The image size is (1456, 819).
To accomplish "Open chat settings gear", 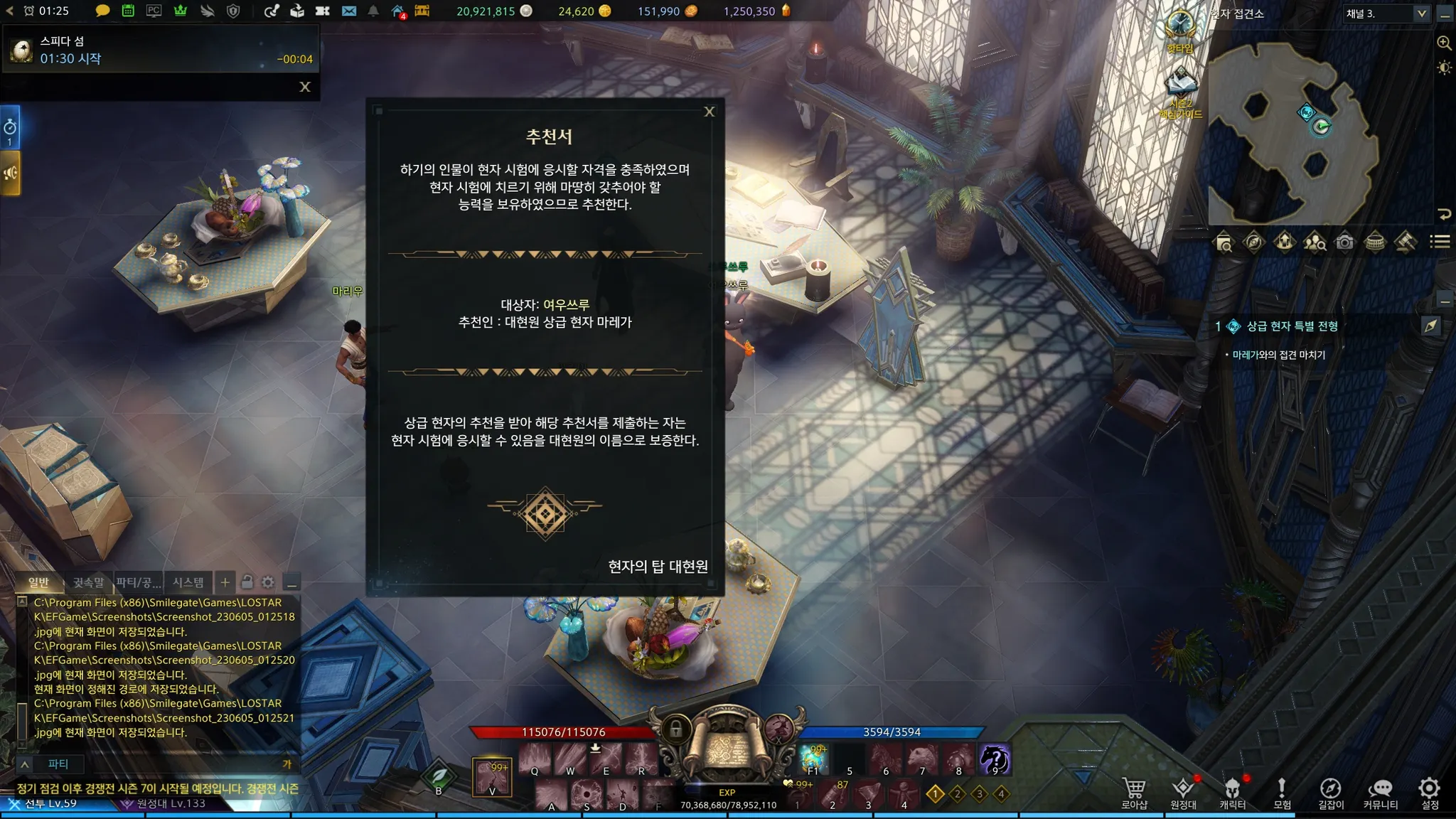I will 268,583.
